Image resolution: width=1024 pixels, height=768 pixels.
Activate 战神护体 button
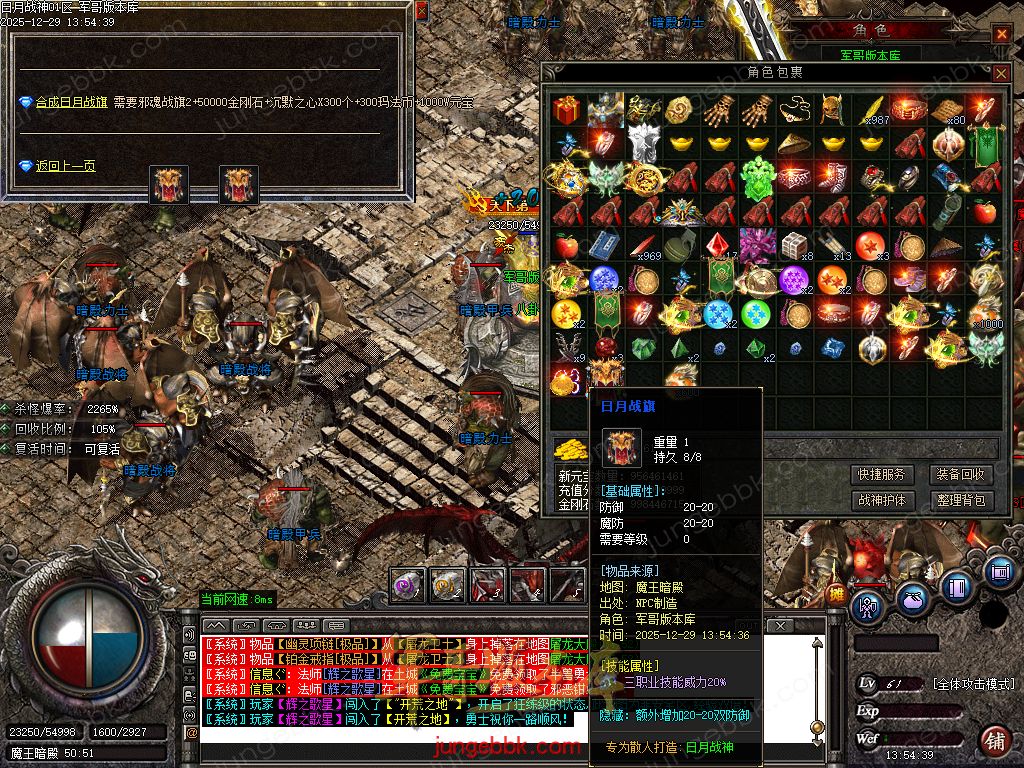coord(881,500)
